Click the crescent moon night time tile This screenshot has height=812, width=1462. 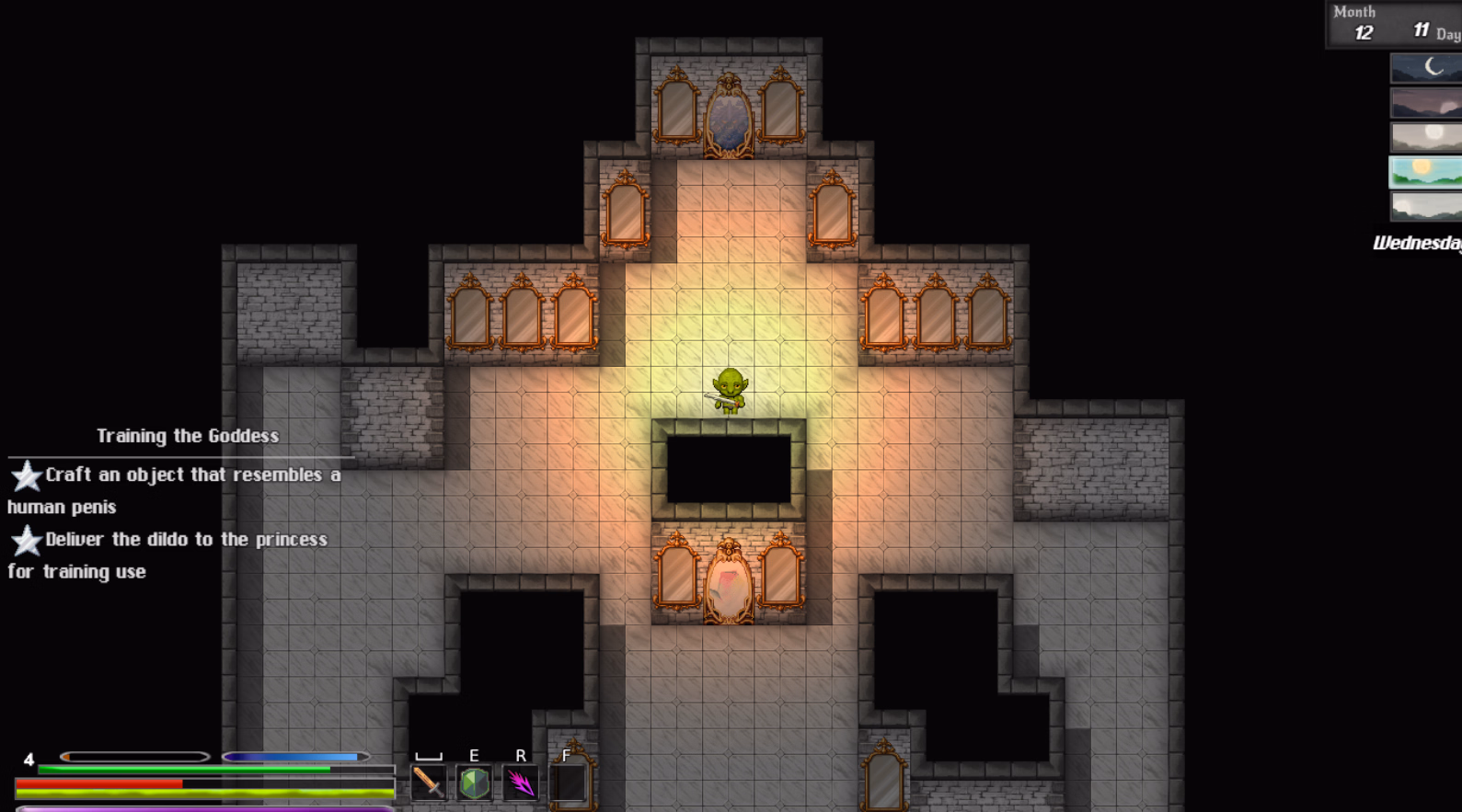(x=1425, y=67)
